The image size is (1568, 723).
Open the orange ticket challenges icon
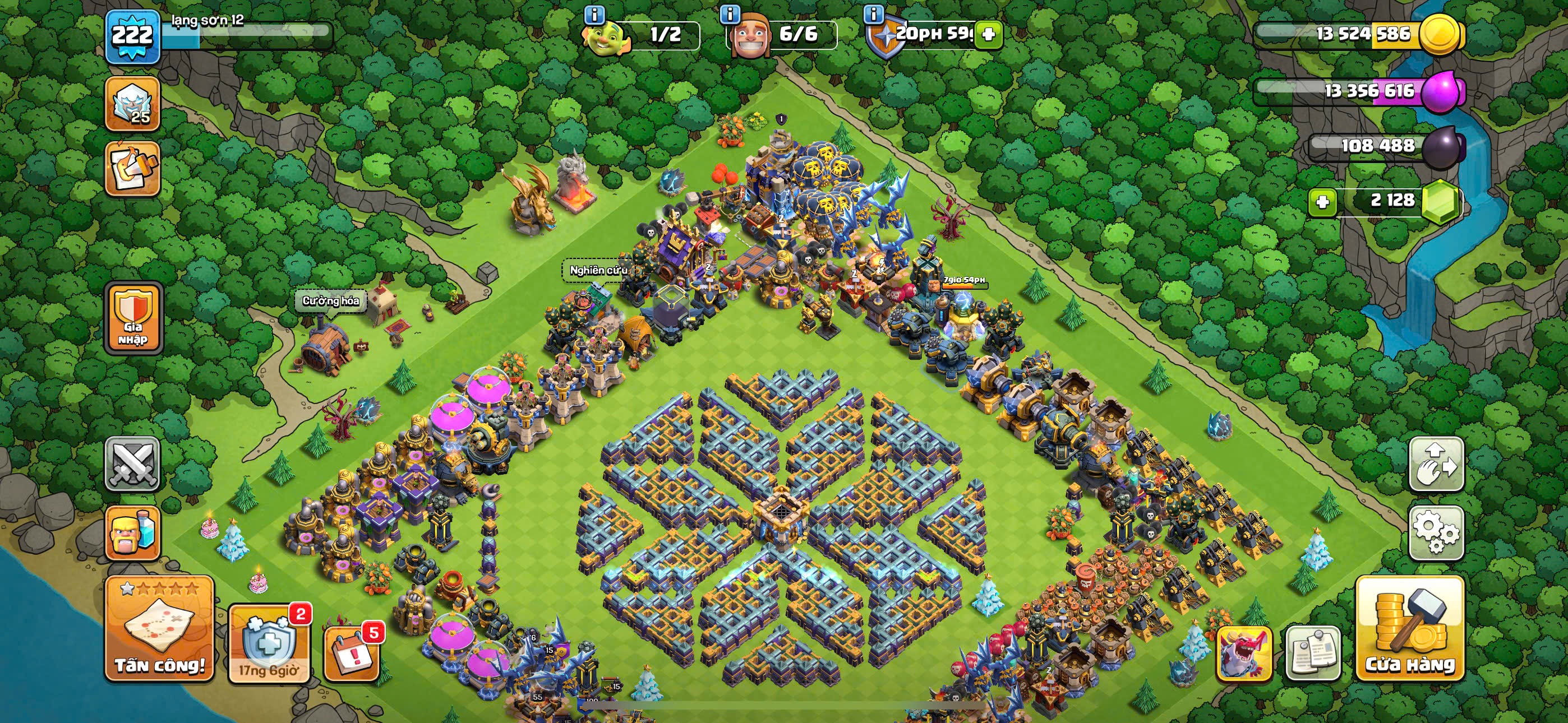click(133, 169)
